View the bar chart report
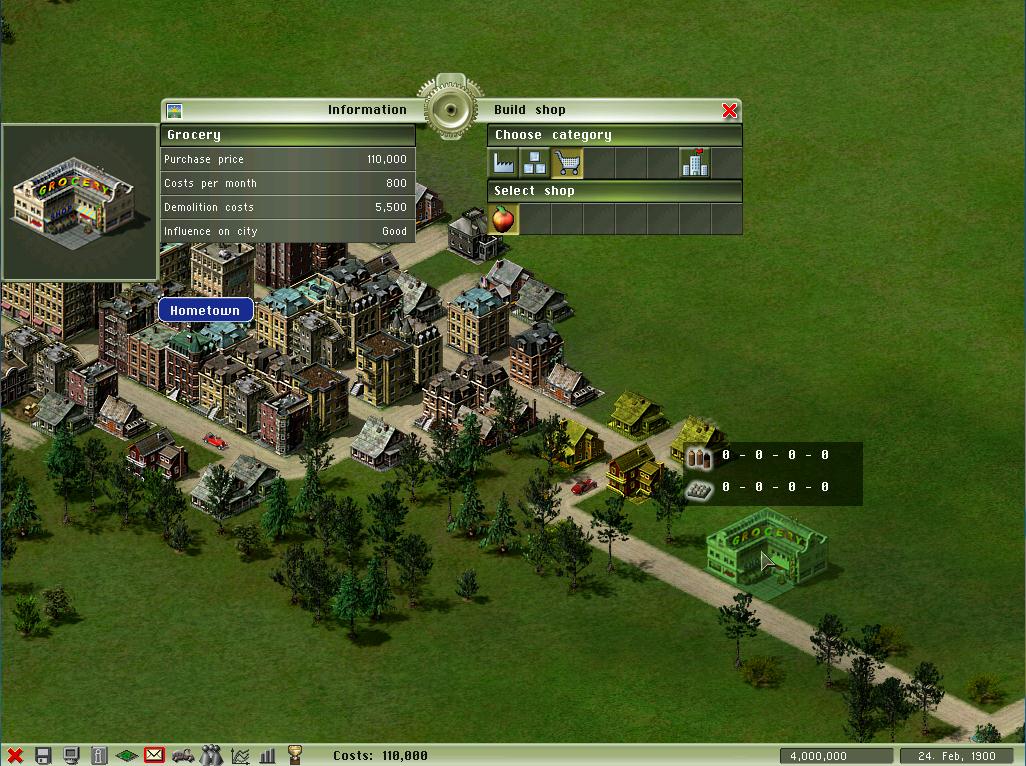 (x=267, y=756)
